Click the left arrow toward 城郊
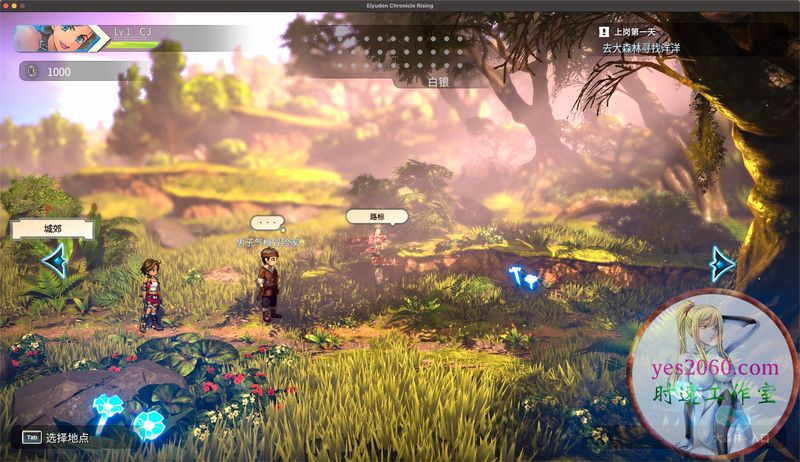 54,262
